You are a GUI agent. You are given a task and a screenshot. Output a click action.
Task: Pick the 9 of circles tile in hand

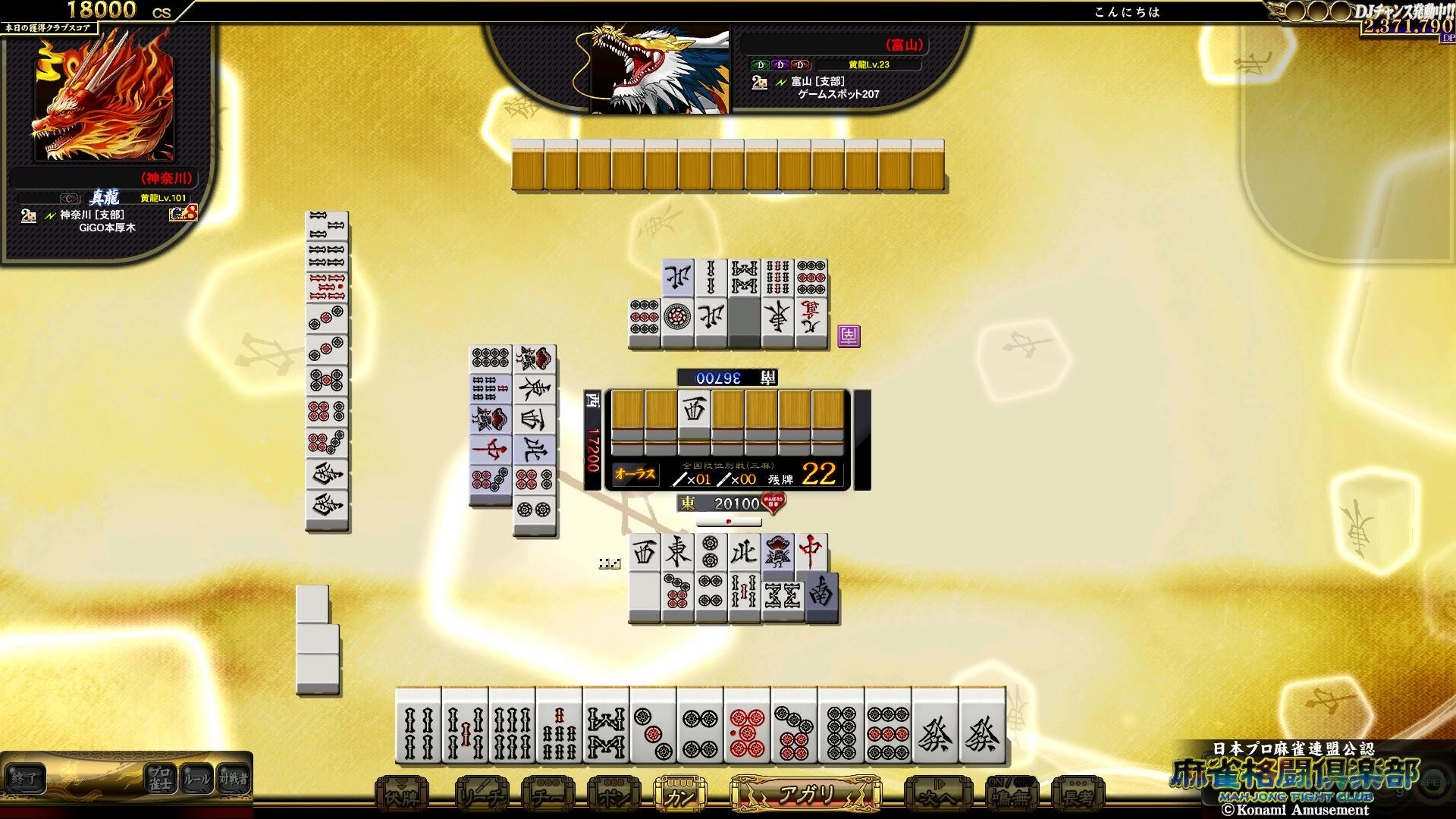(x=888, y=728)
